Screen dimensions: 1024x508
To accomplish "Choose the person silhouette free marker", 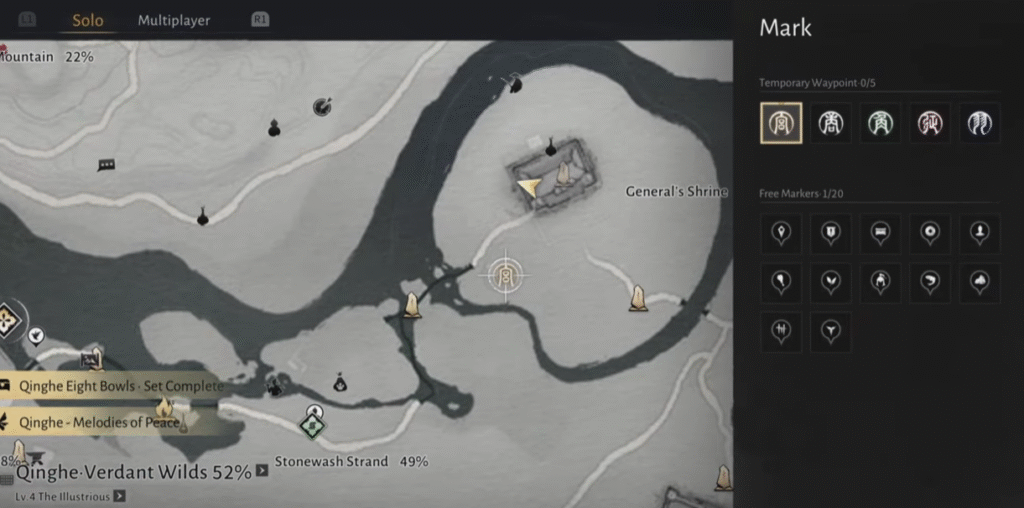I will [980, 233].
